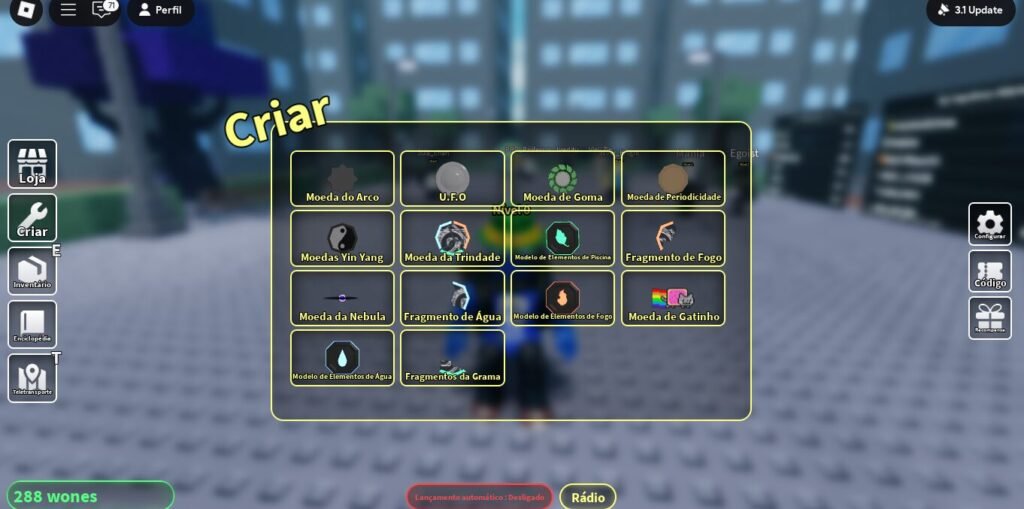1024x509 pixels.
Task: Select the Moeda da Nebula recipe
Action: [x=342, y=299]
